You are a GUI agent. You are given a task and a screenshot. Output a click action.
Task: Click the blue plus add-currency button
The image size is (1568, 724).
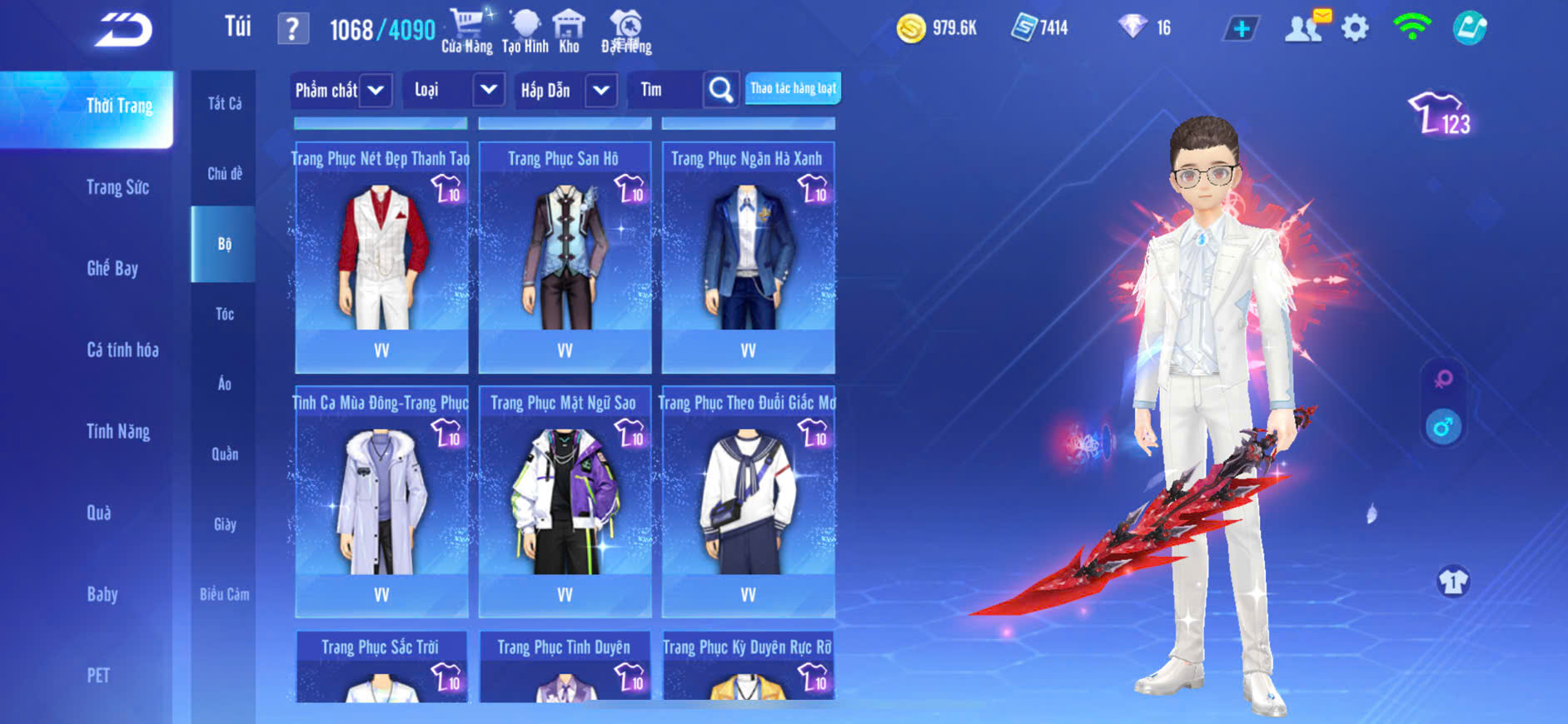(x=1241, y=29)
